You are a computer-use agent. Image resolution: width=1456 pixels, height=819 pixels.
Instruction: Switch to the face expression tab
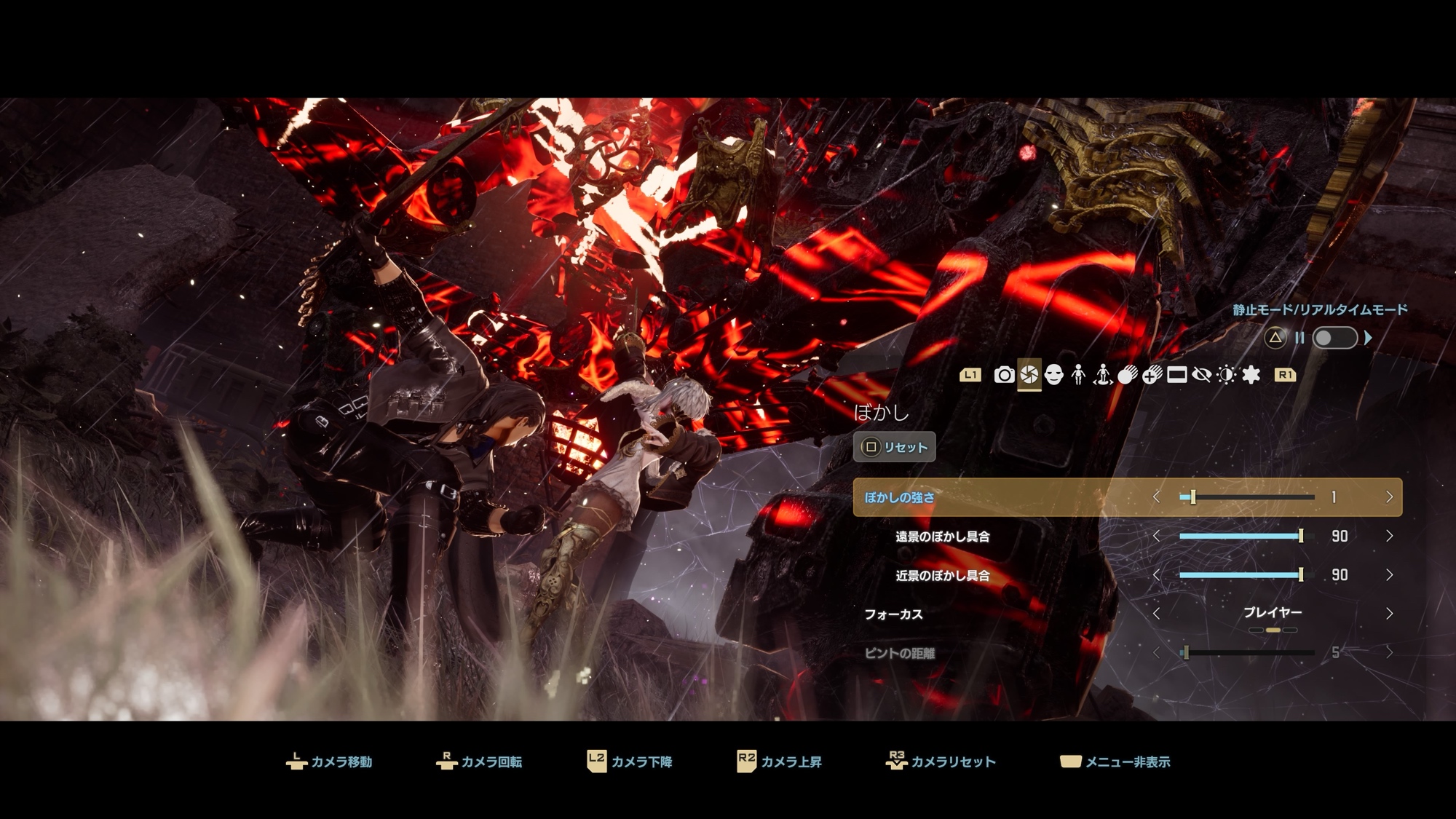[x=1053, y=375]
